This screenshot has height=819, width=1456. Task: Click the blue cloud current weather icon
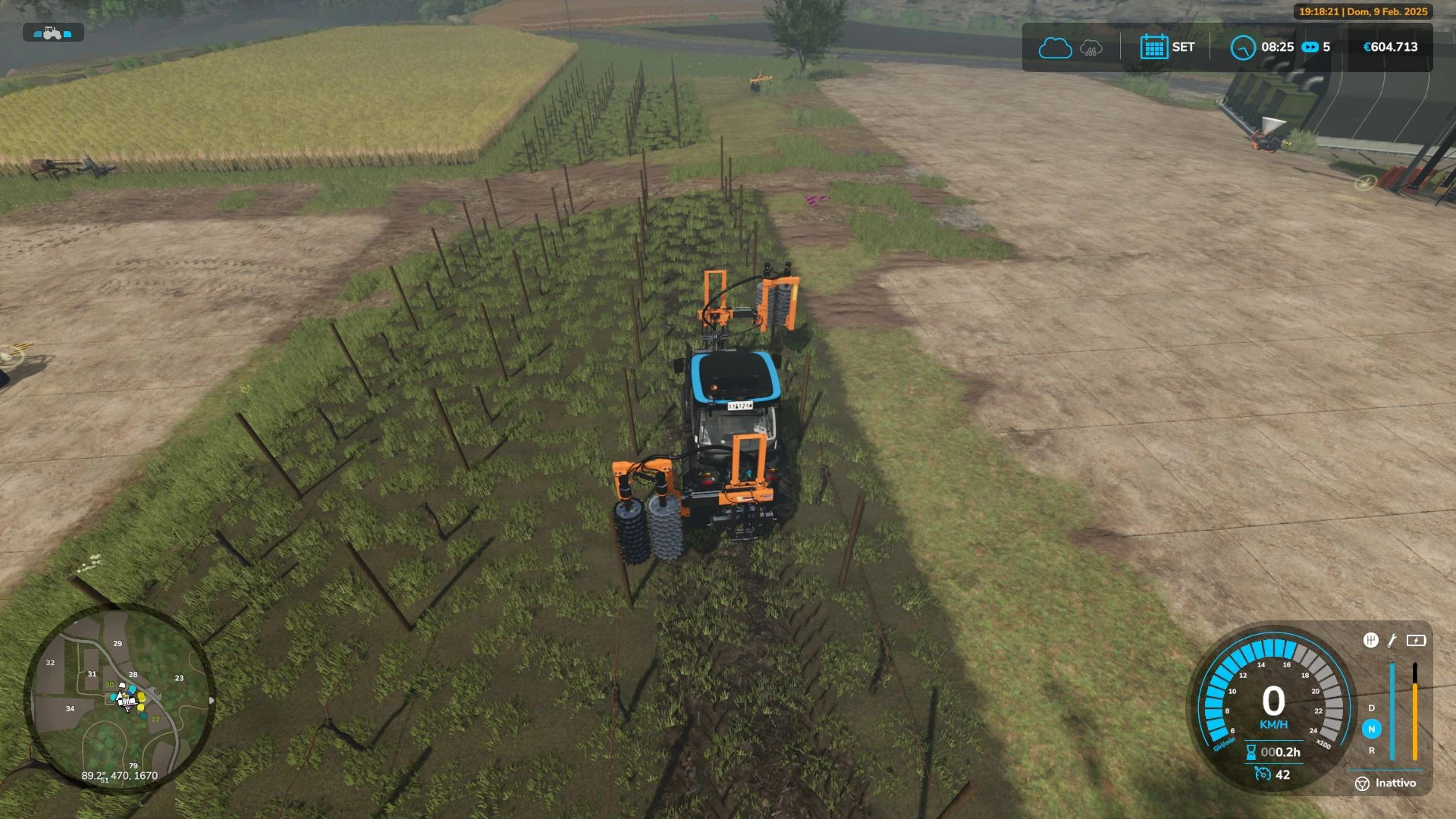click(1054, 48)
